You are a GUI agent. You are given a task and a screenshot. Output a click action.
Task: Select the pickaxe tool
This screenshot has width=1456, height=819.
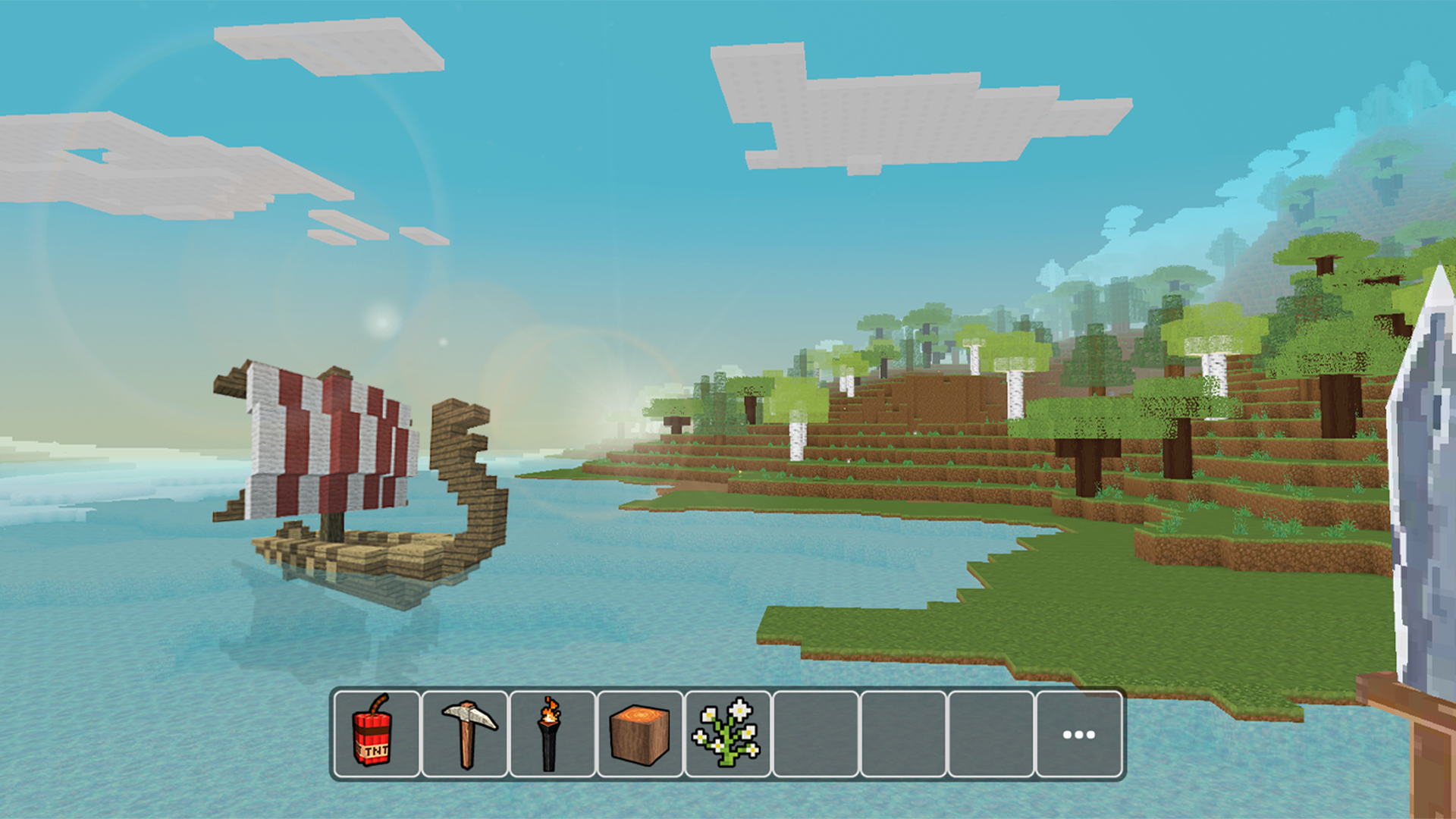pos(463,732)
